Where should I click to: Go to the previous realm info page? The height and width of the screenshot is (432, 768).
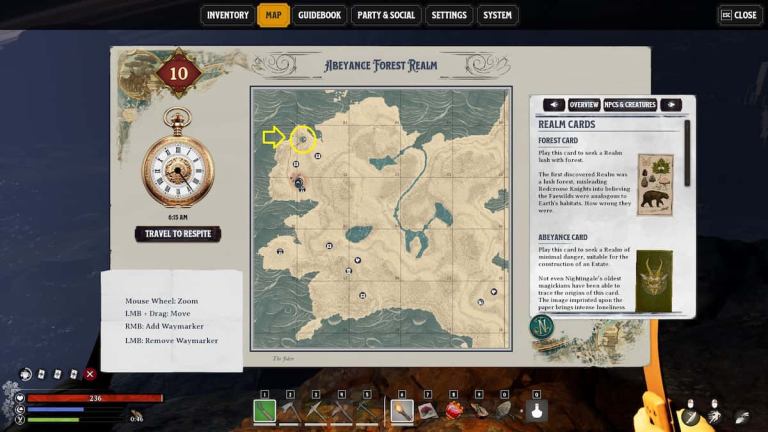click(553, 105)
